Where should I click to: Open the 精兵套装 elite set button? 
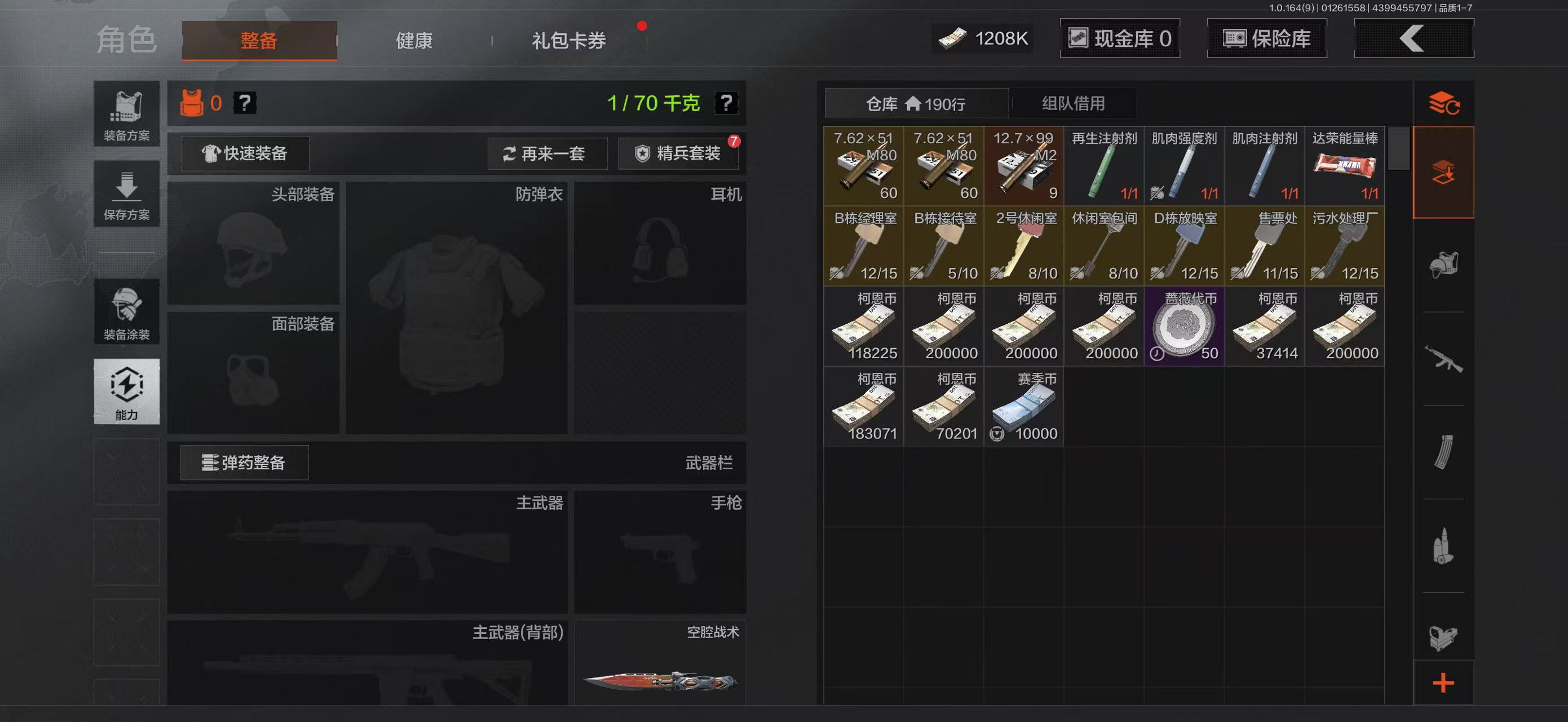point(679,153)
